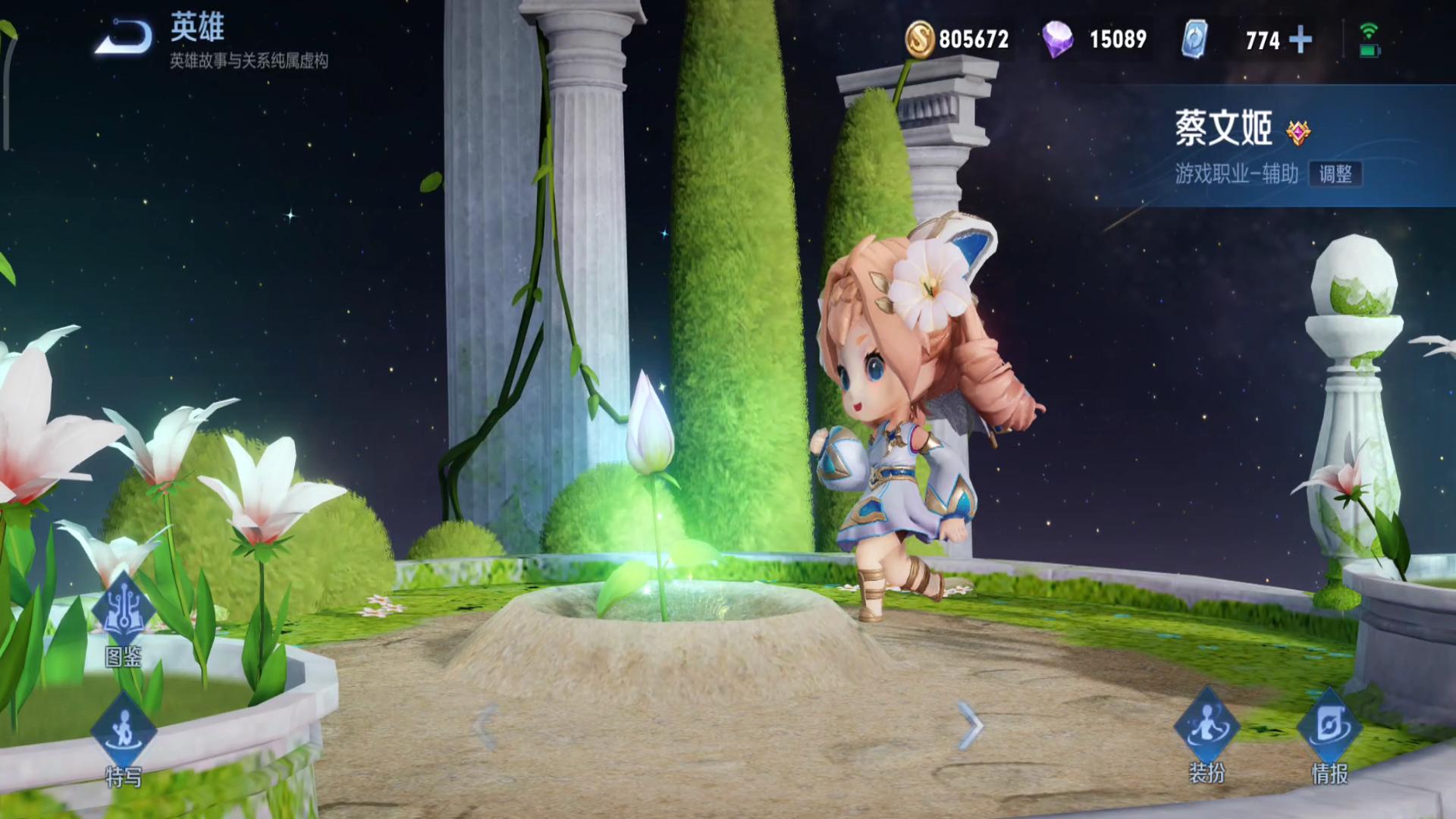1456x819 pixels.
Task: Click the 调整 adjust button
Action: pos(1335,174)
